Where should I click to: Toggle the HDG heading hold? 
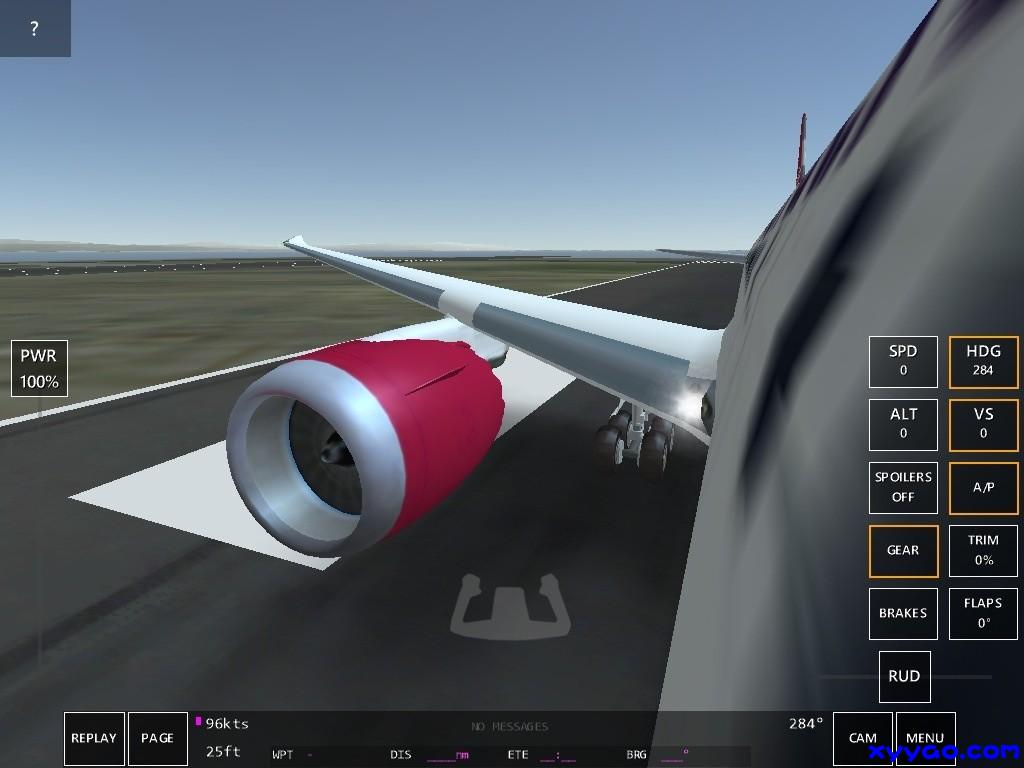[983, 361]
